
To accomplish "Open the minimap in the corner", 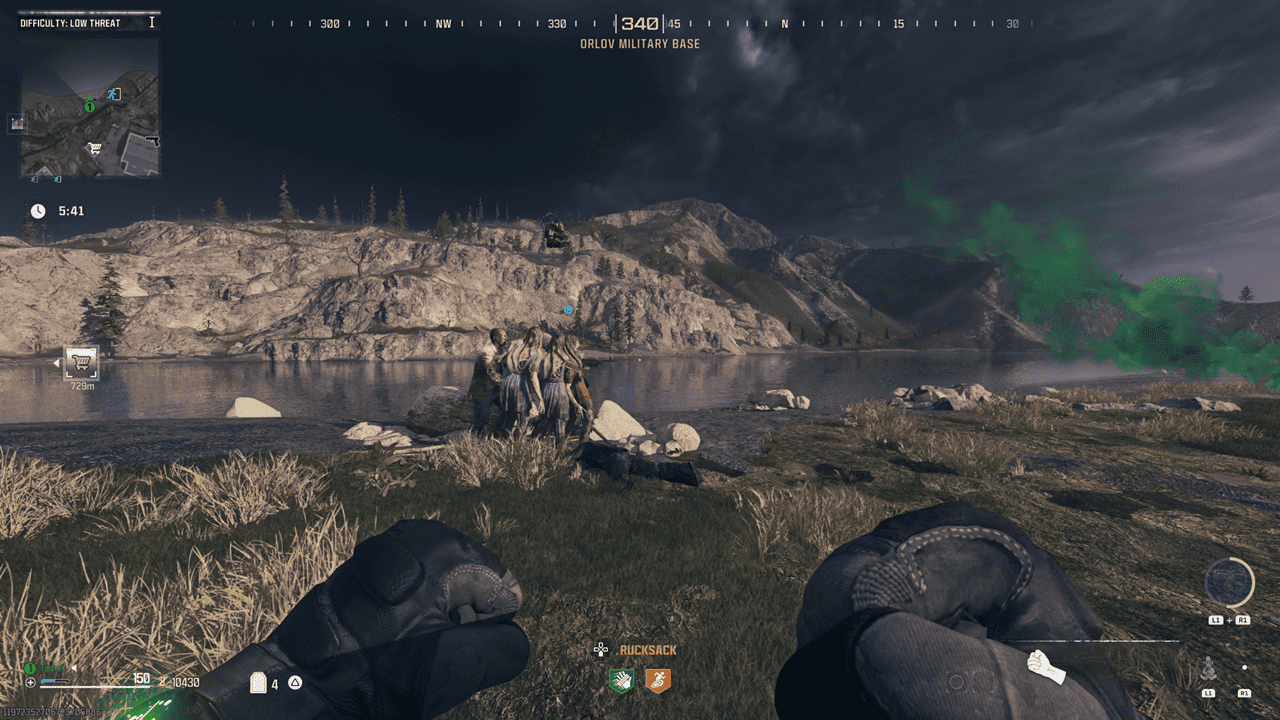I will click(x=90, y=108).
